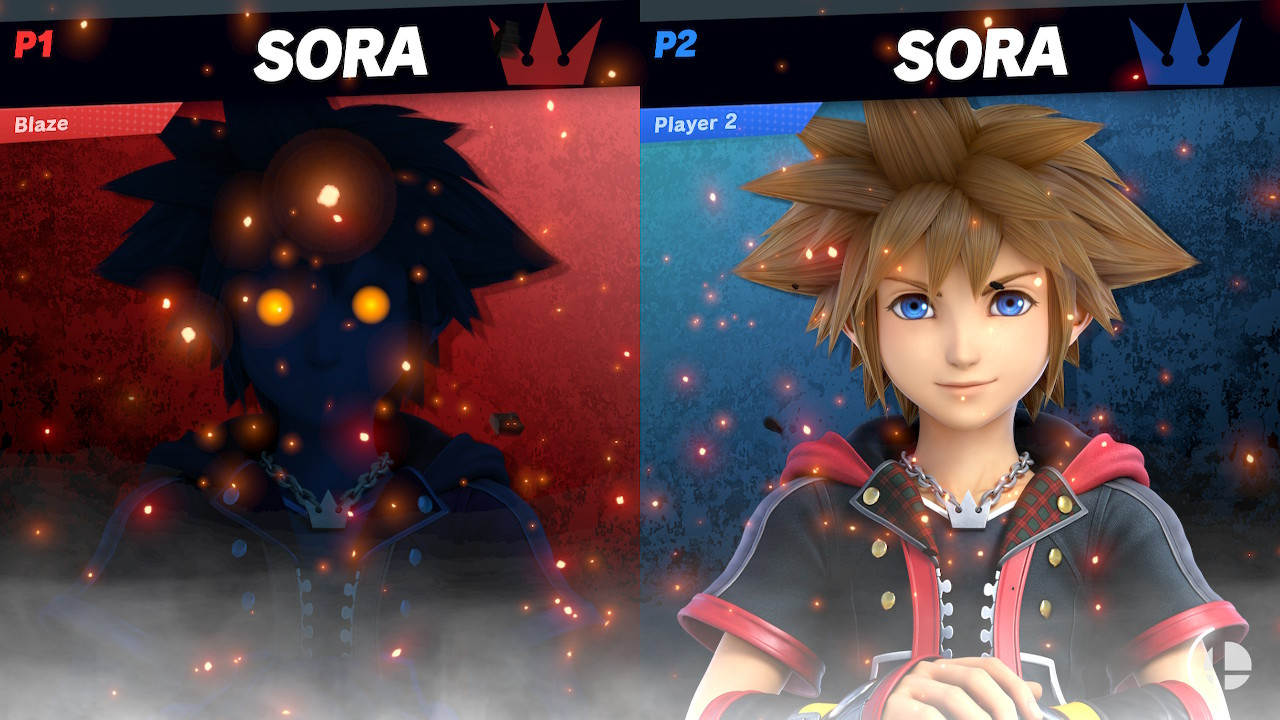Open Player 2's name tag selector
The height and width of the screenshot is (720, 1280).
click(x=697, y=124)
